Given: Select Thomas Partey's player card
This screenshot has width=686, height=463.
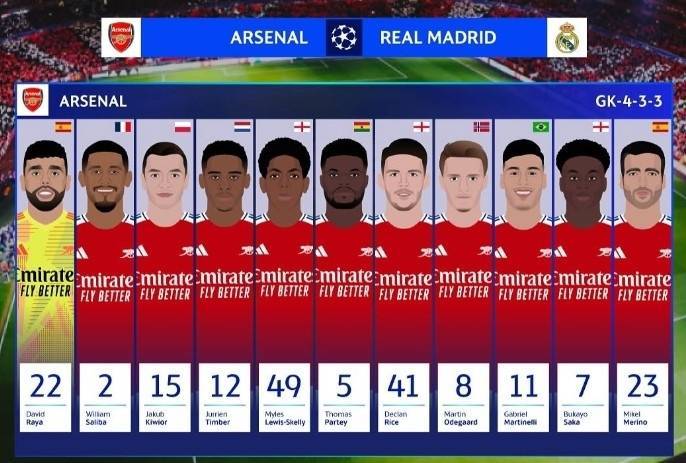Looking at the screenshot, I should (x=344, y=275).
